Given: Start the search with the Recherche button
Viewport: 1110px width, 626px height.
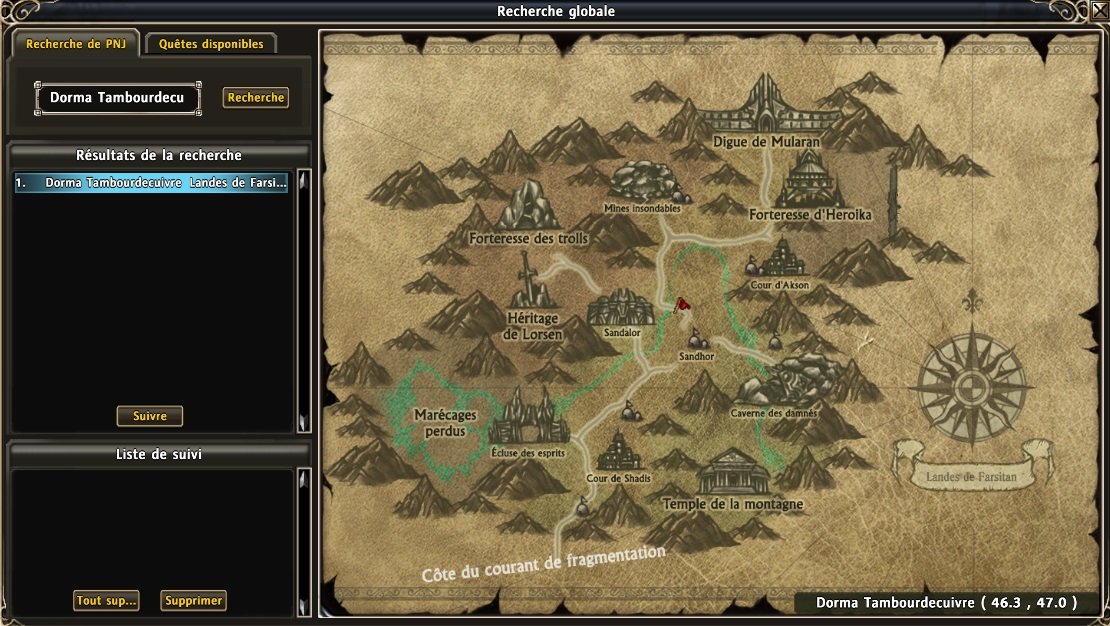Looking at the screenshot, I should coord(256,98).
